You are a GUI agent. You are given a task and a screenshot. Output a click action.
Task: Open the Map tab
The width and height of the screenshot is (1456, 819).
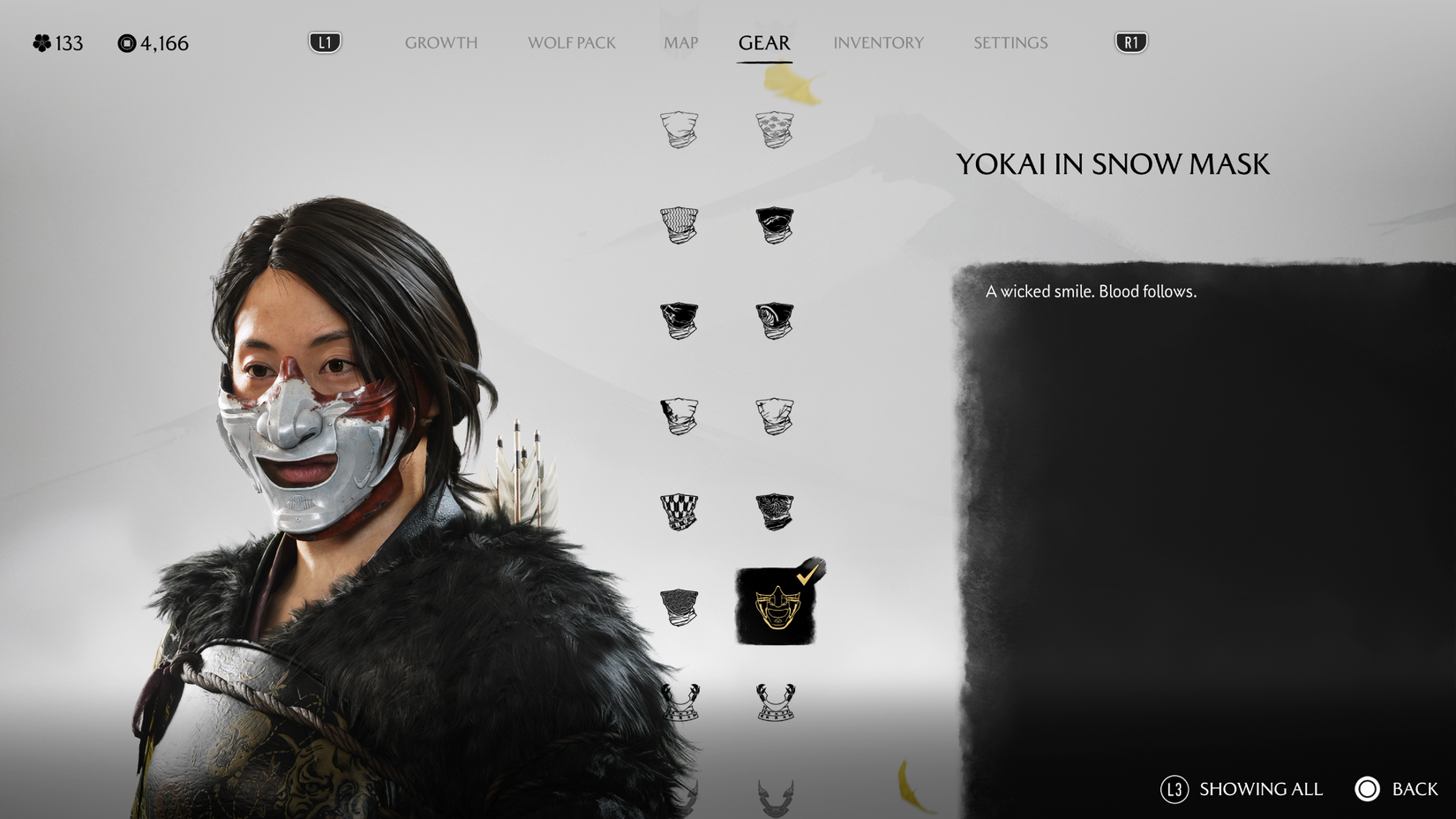(x=681, y=42)
